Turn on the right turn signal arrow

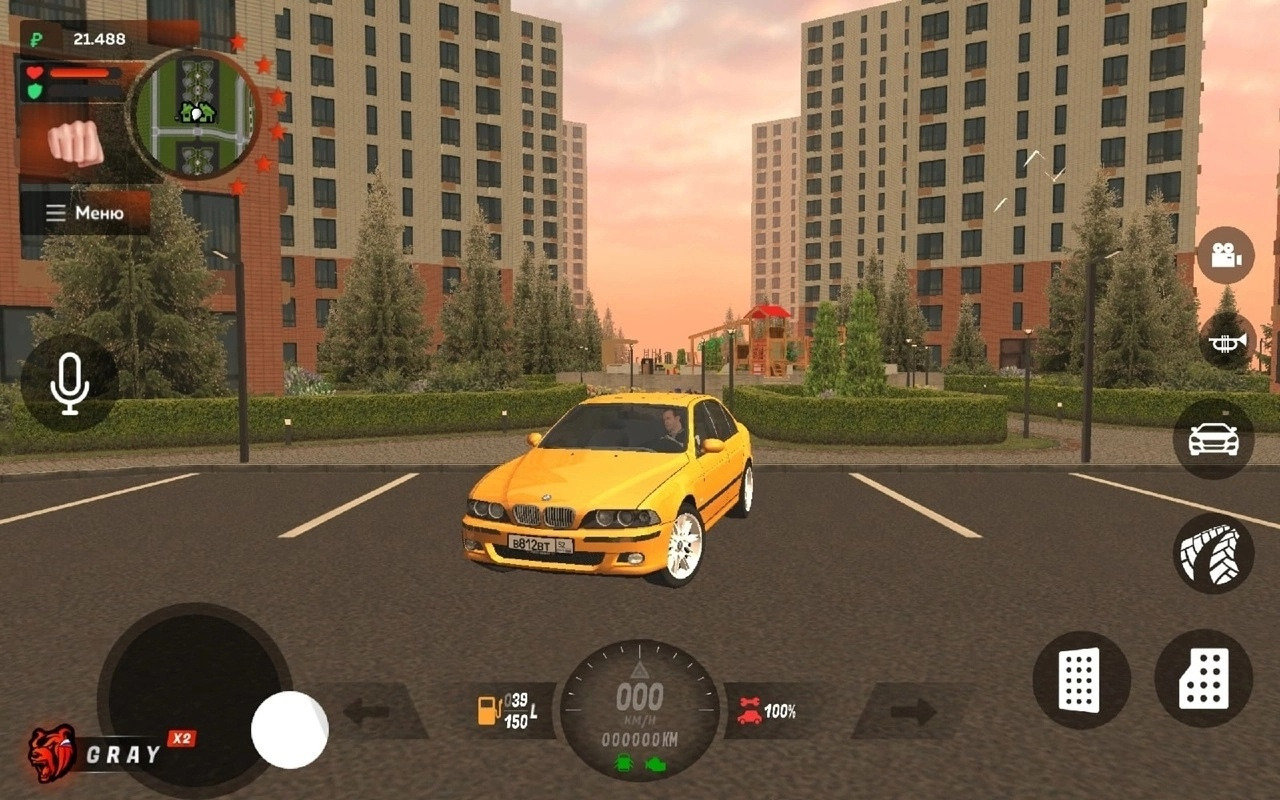(x=912, y=712)
